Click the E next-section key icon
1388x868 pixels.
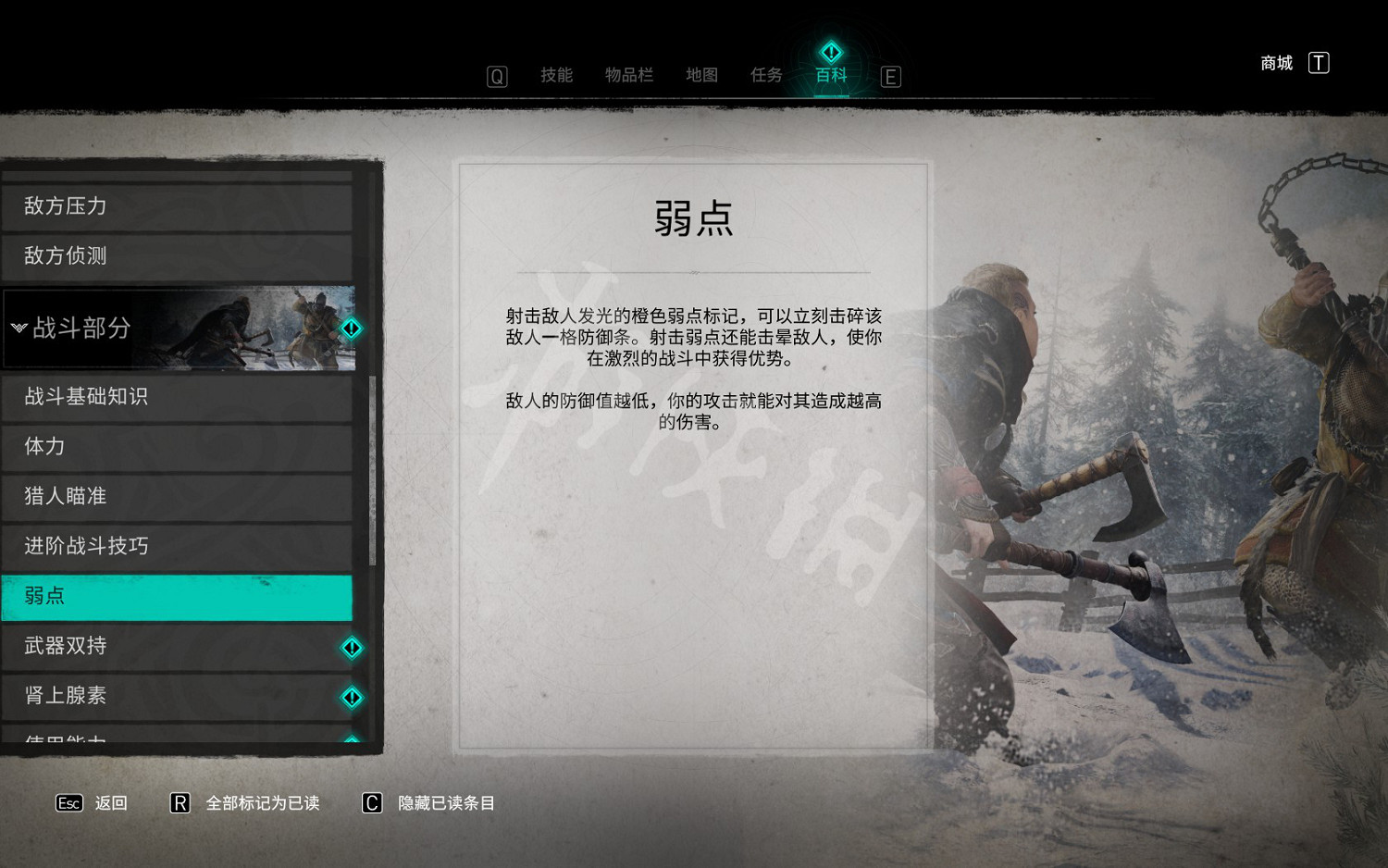[x=890, y=76]
